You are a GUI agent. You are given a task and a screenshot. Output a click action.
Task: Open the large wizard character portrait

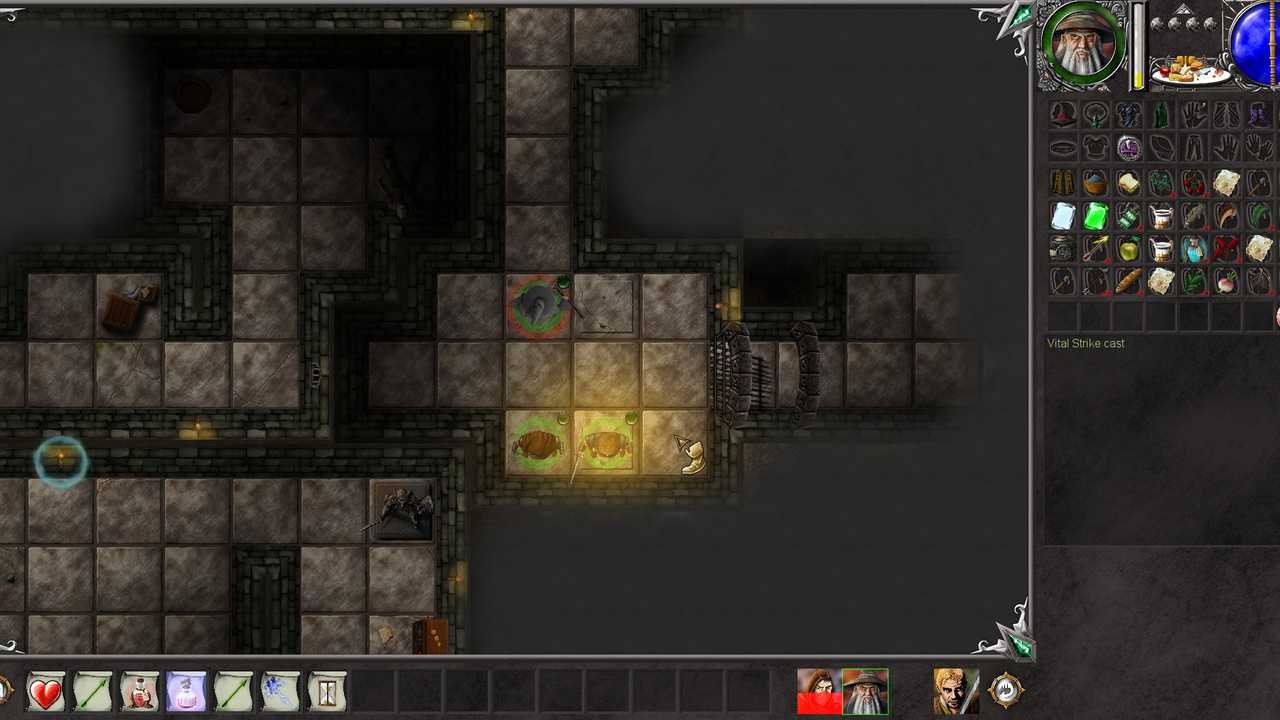1083,44
